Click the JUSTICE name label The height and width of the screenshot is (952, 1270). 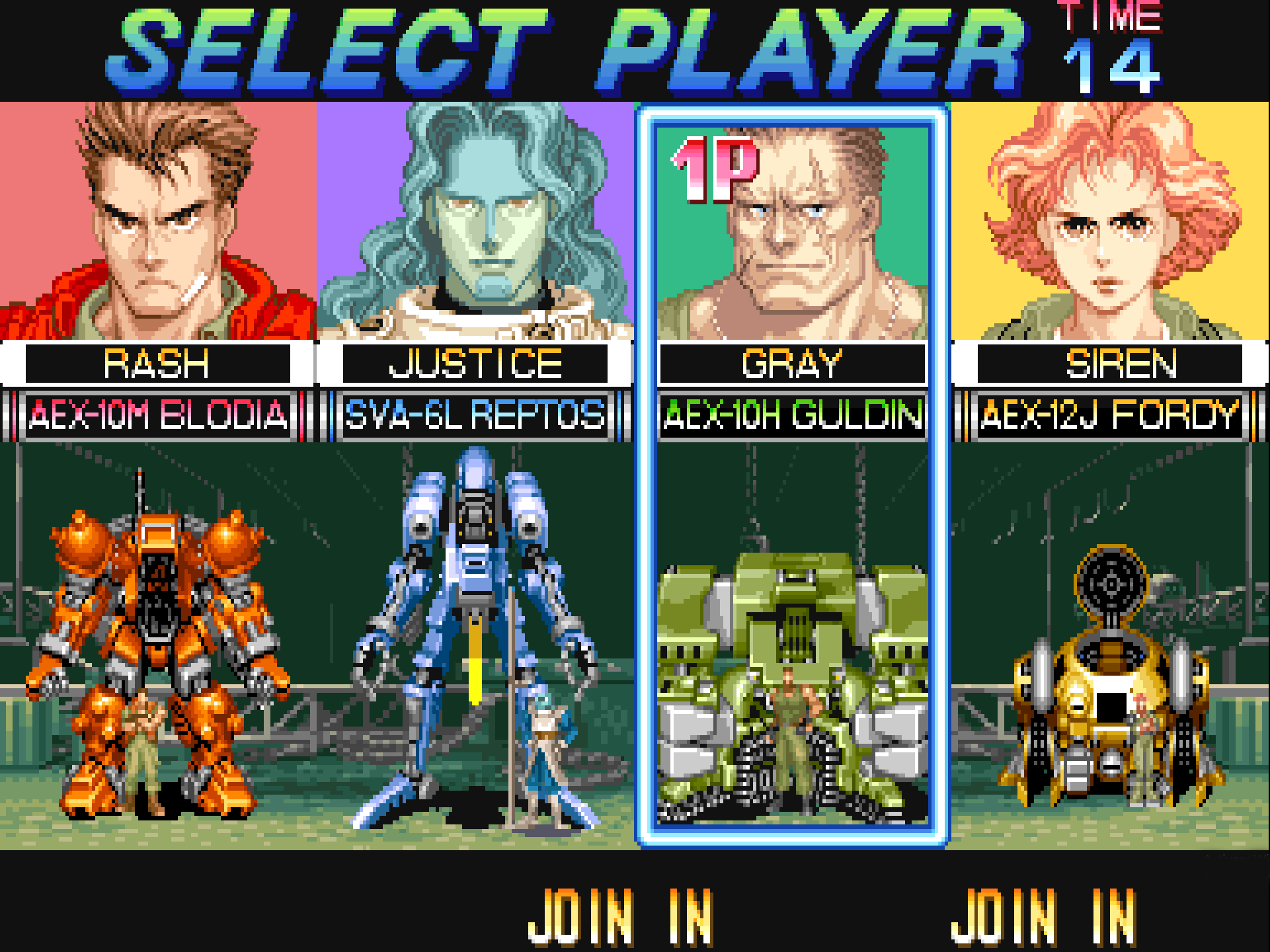(x=475, y=364)
